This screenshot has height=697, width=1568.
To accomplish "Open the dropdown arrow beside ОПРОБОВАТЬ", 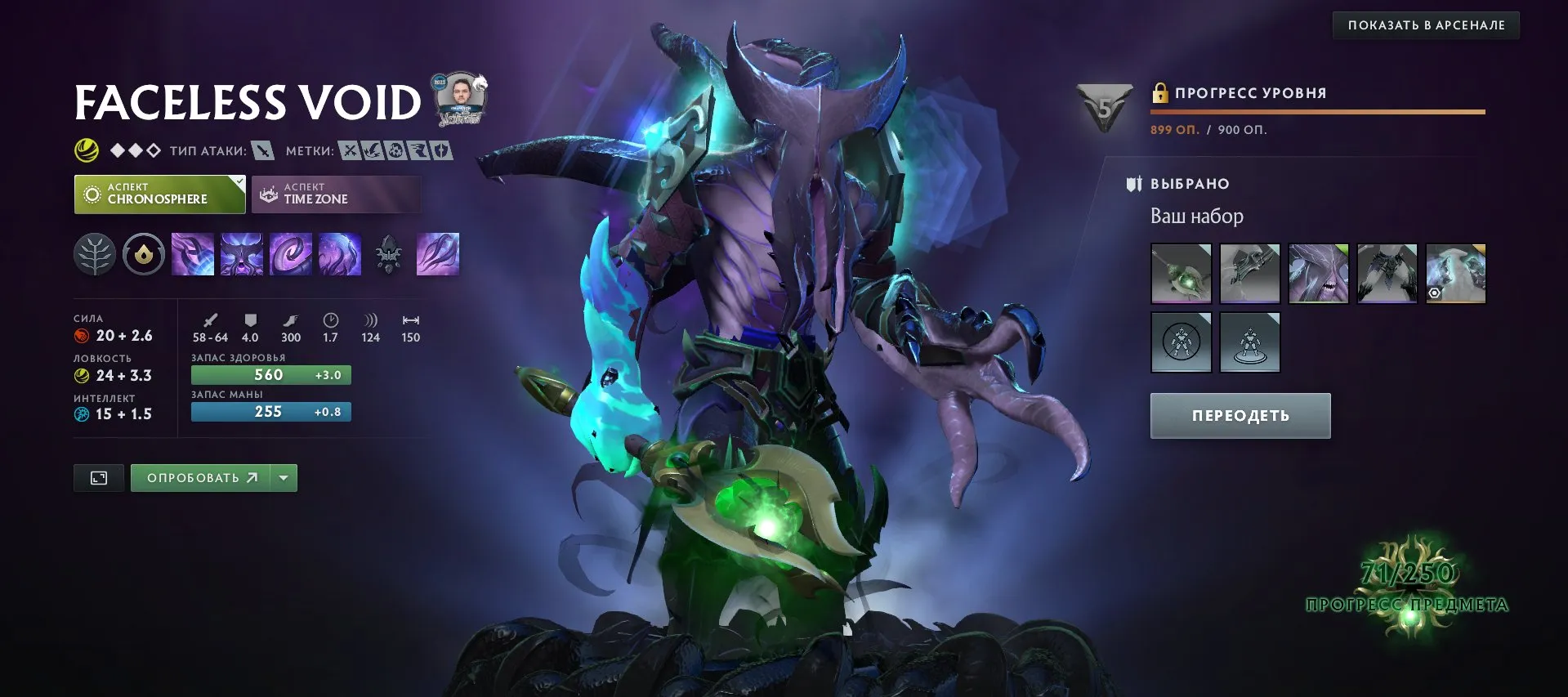I will pos(282,477).
